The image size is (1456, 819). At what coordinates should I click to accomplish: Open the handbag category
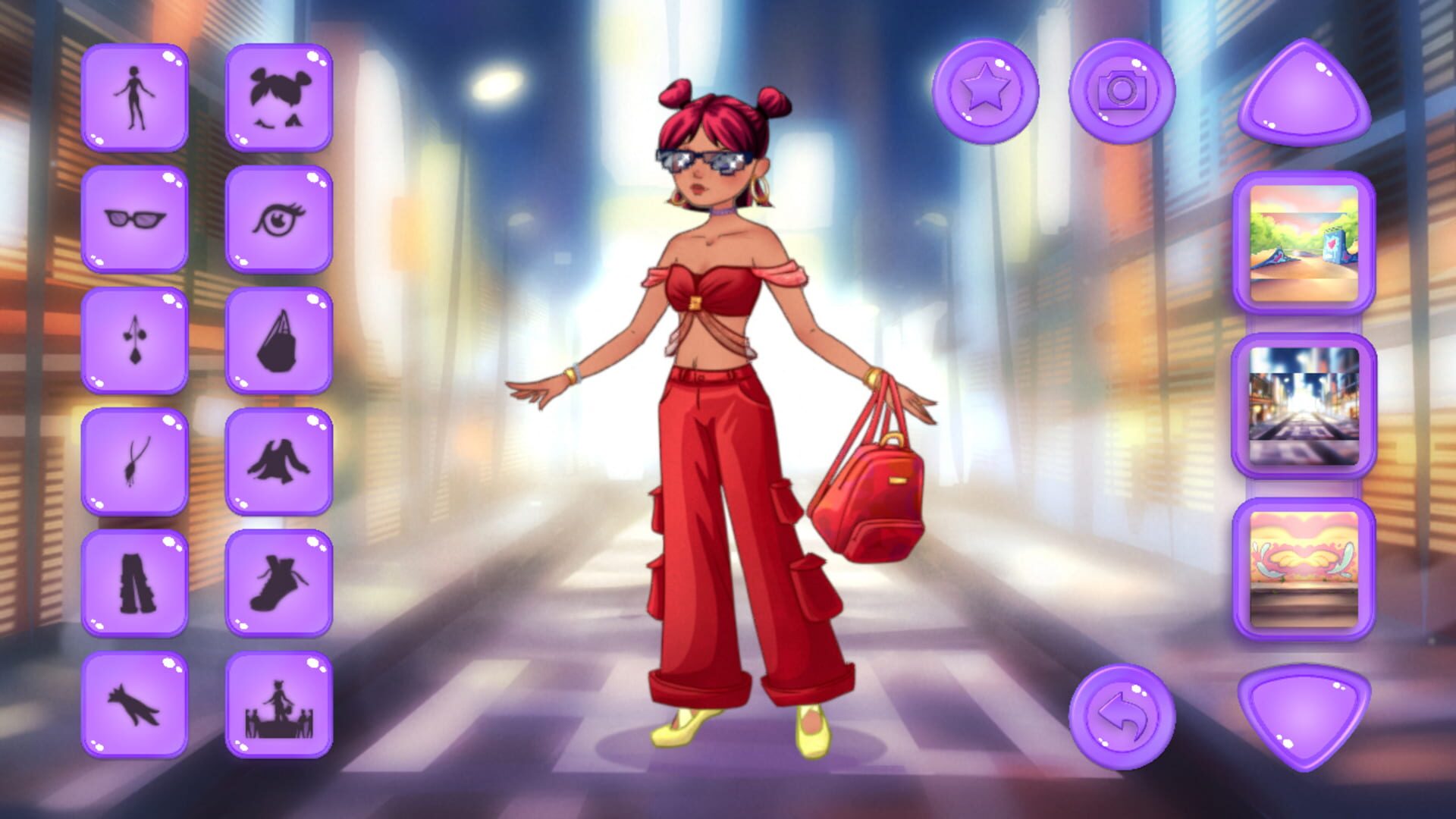[279, 340]
